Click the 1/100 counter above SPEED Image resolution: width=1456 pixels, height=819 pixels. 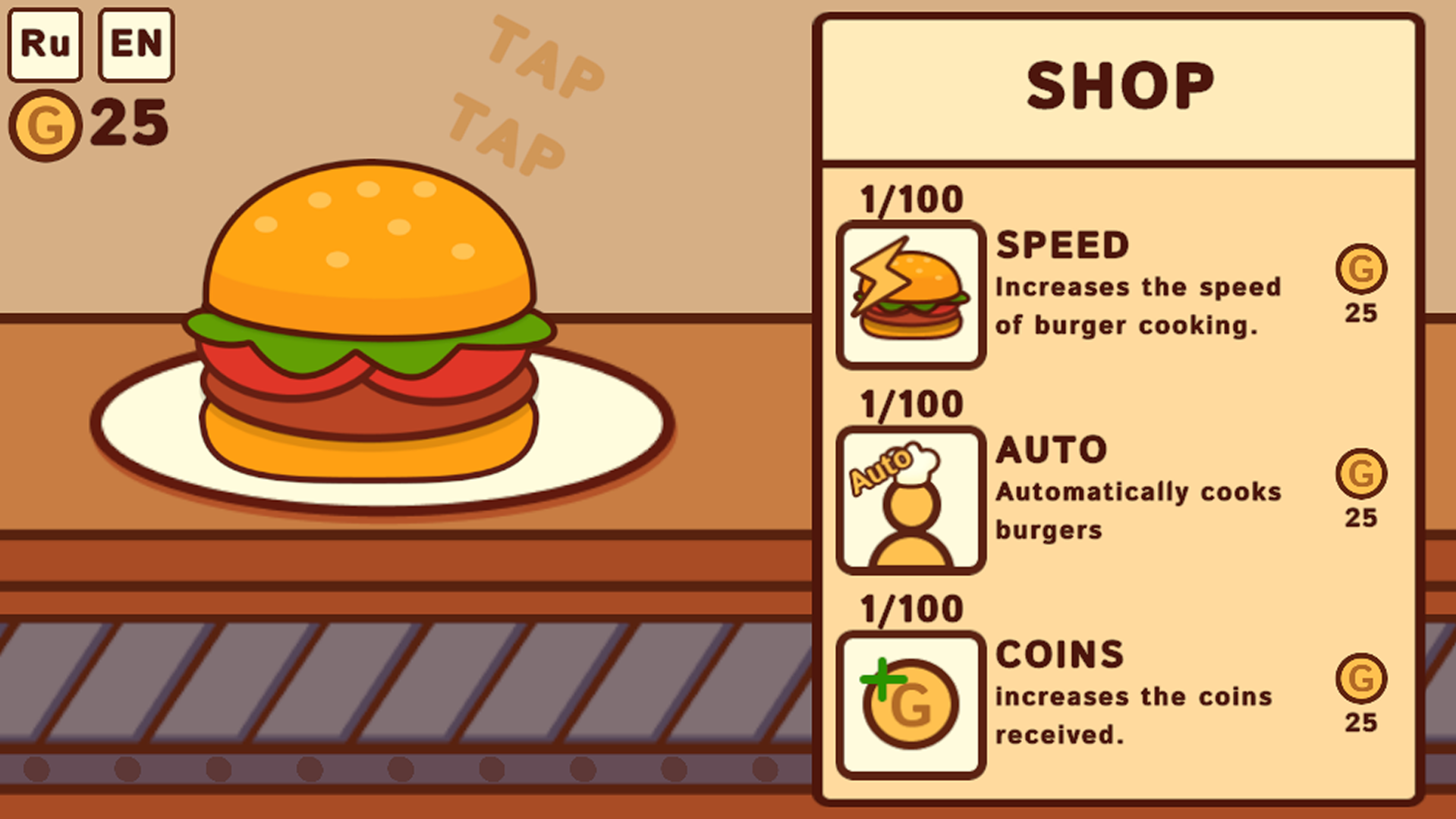(910, 198)
